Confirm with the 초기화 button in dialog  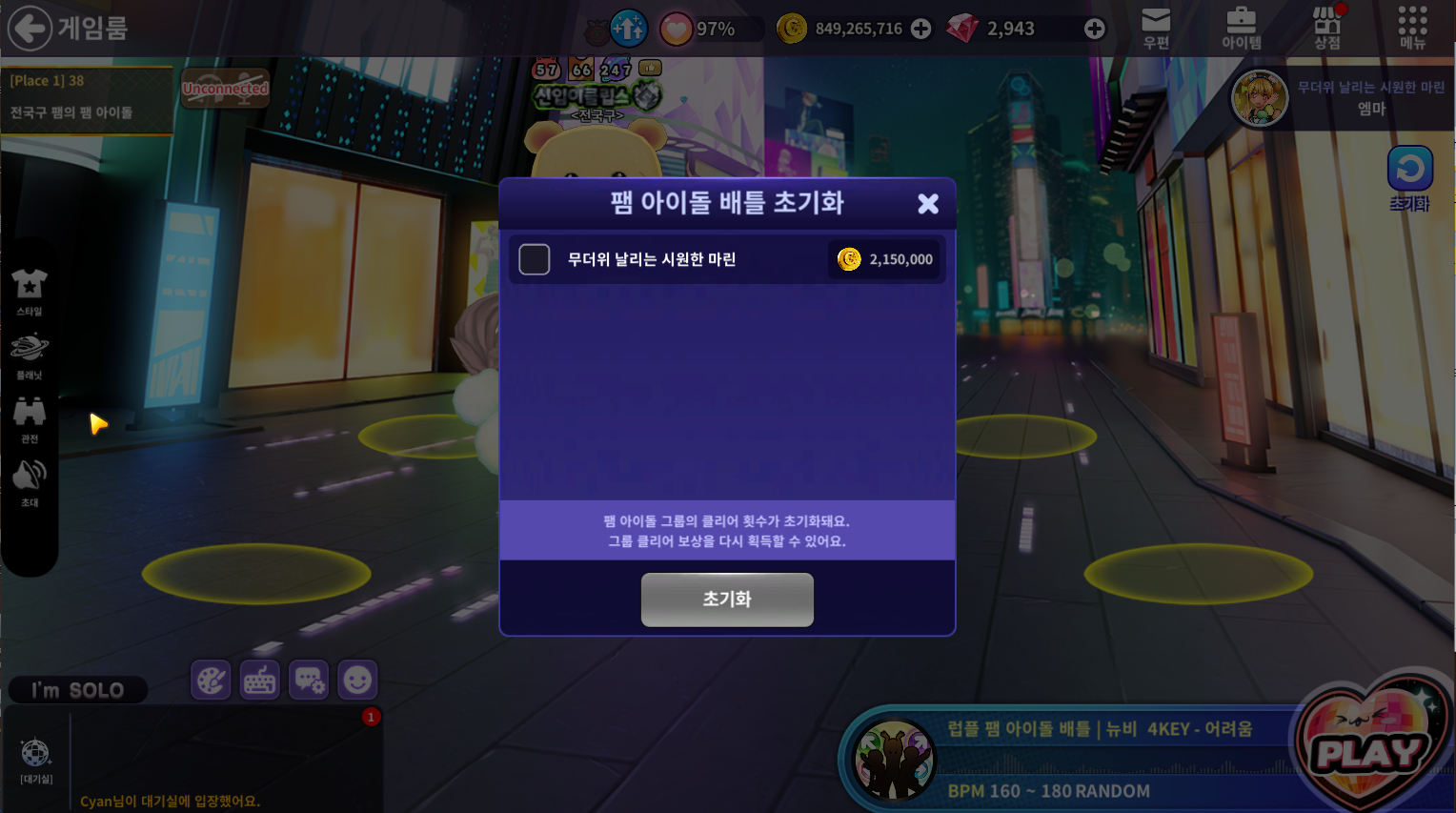727,600
